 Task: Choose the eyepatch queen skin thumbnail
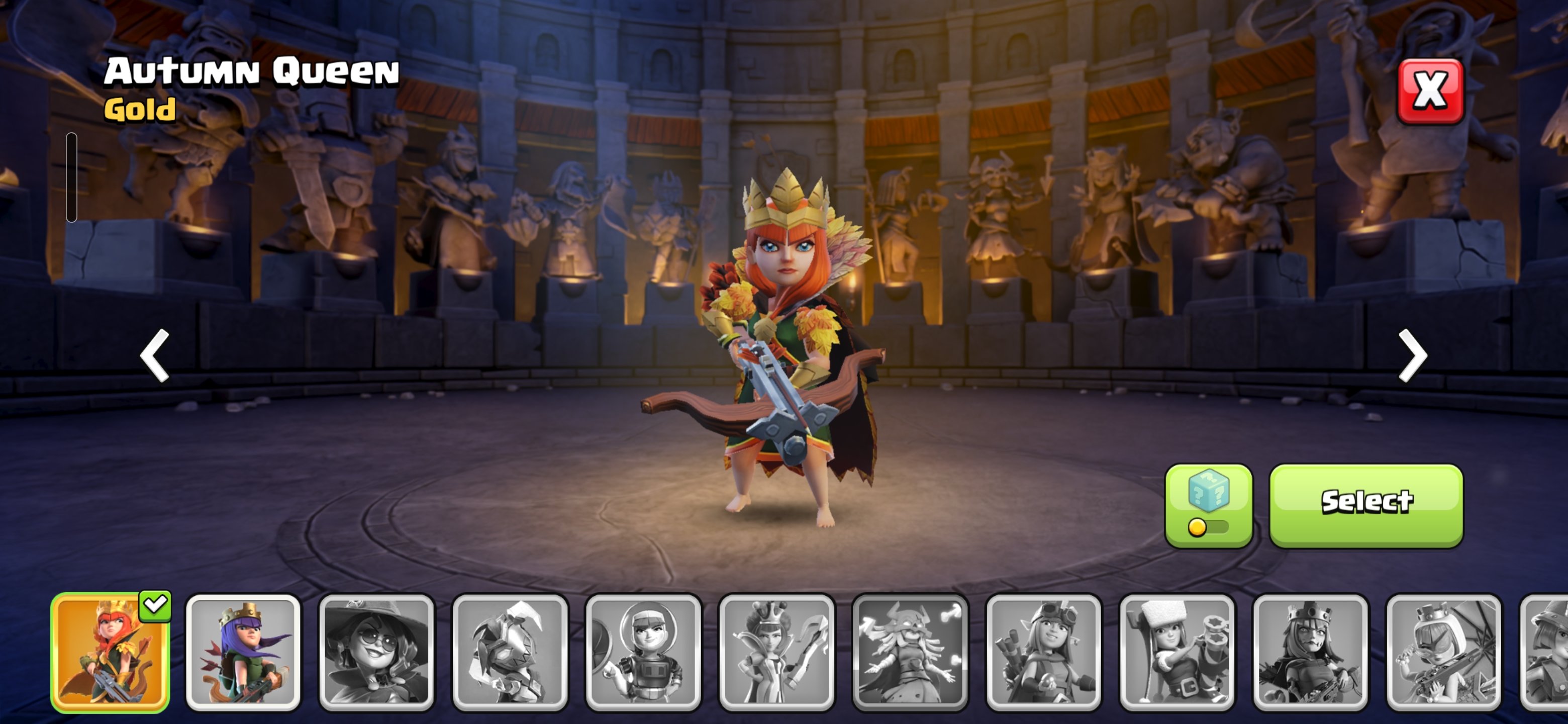tap(1444, 652)
